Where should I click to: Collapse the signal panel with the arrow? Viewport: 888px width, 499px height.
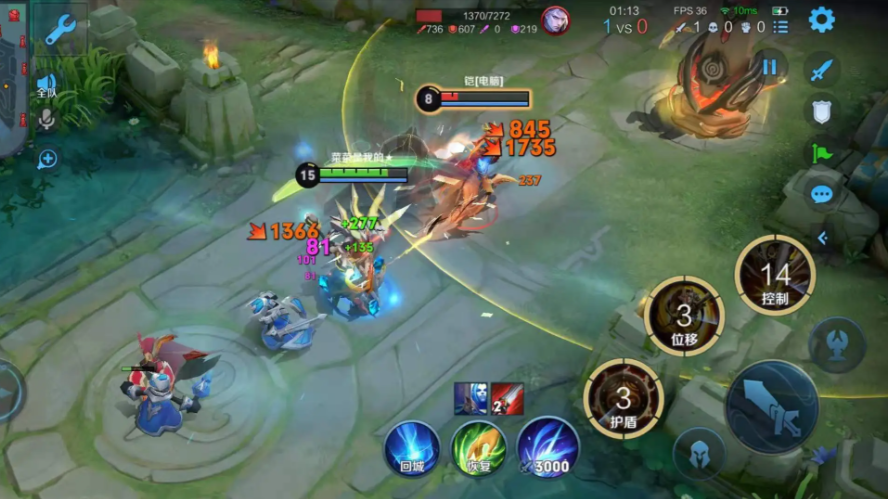(x=822, y=238)
